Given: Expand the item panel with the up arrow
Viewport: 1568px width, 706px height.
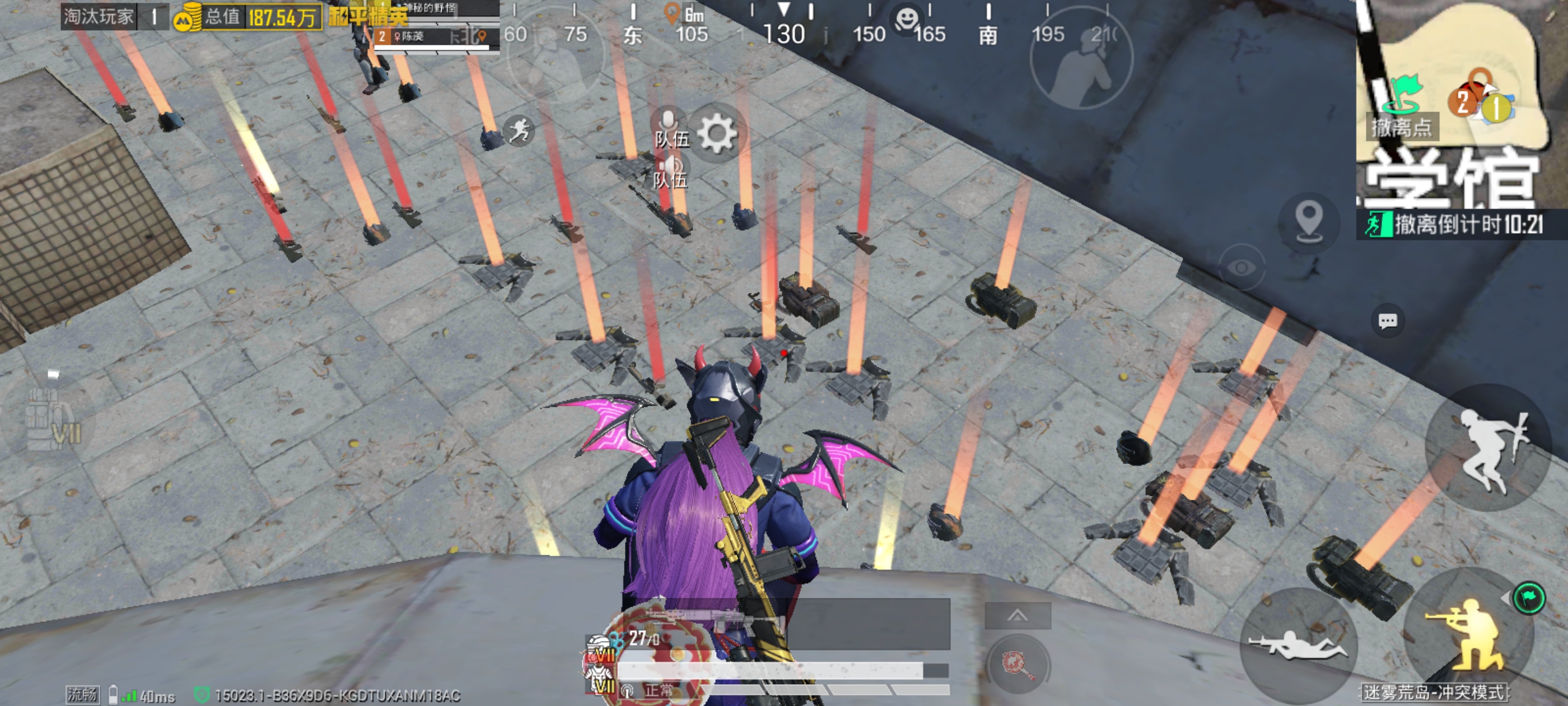Looking at the screenshot, I should click(1017, 616).
